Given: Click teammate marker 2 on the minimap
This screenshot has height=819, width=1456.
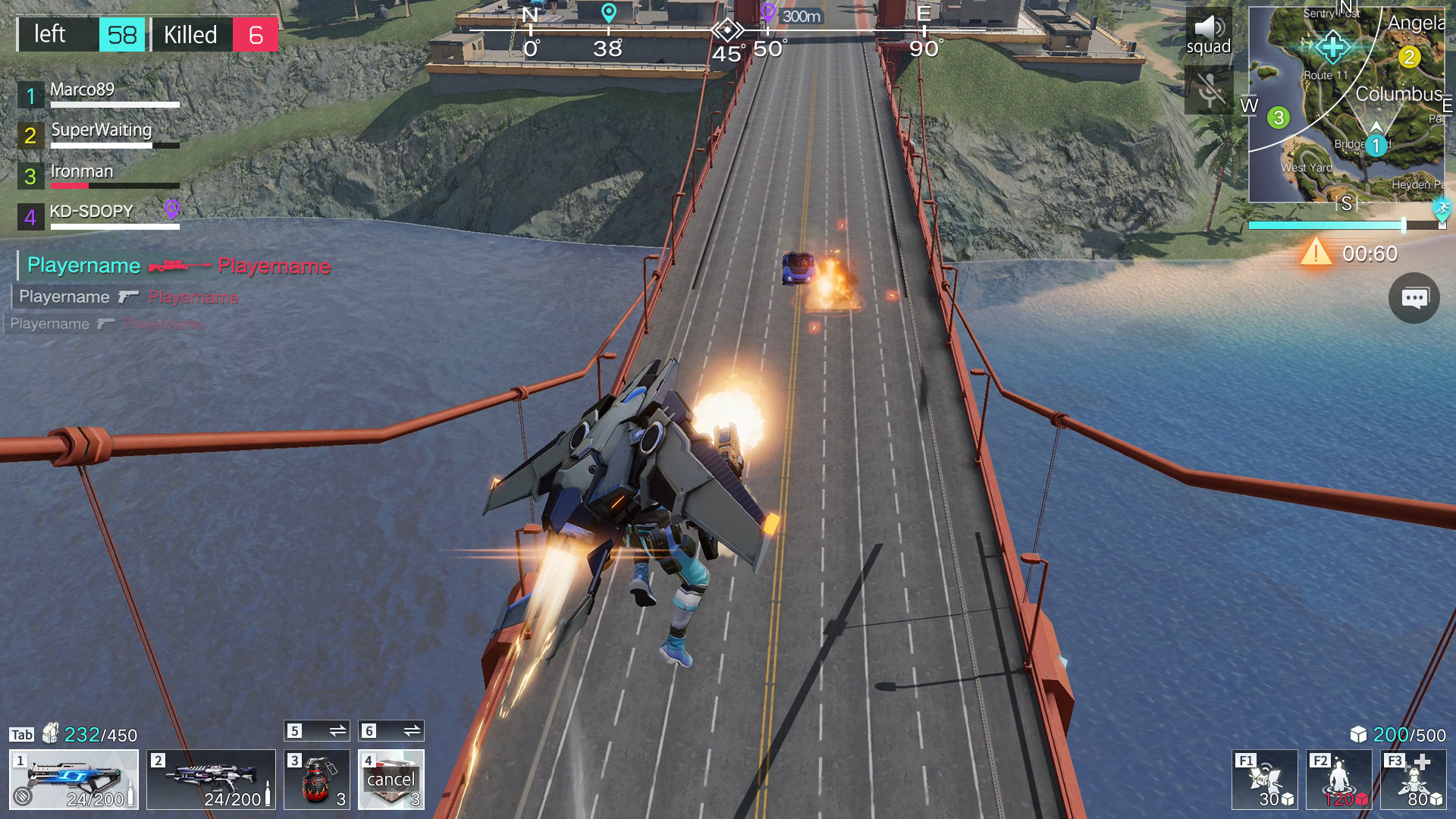Looking at the screenshot, I should (x=1409, y=57).
